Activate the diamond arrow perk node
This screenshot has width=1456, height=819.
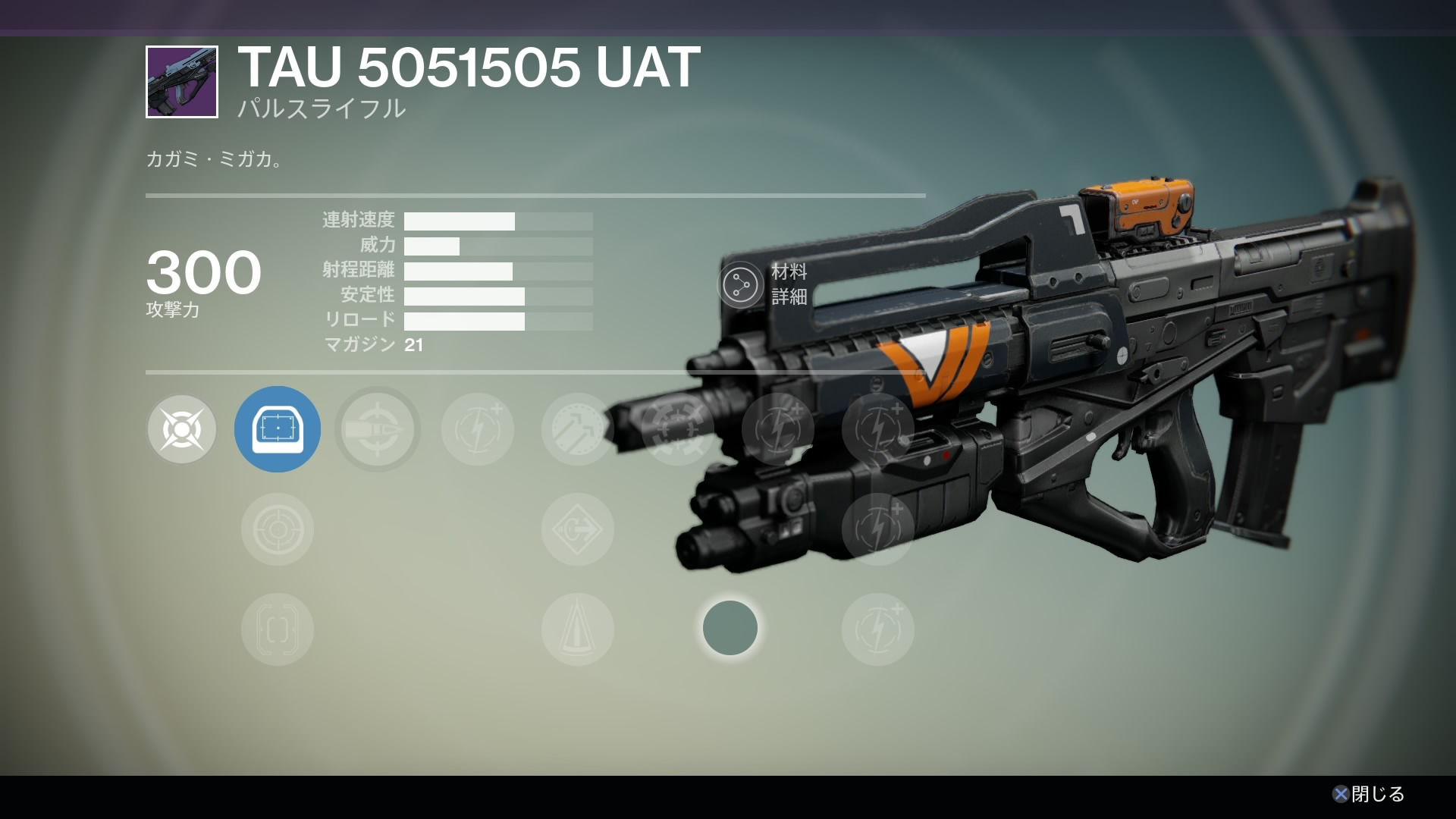[x=577, y=529]
